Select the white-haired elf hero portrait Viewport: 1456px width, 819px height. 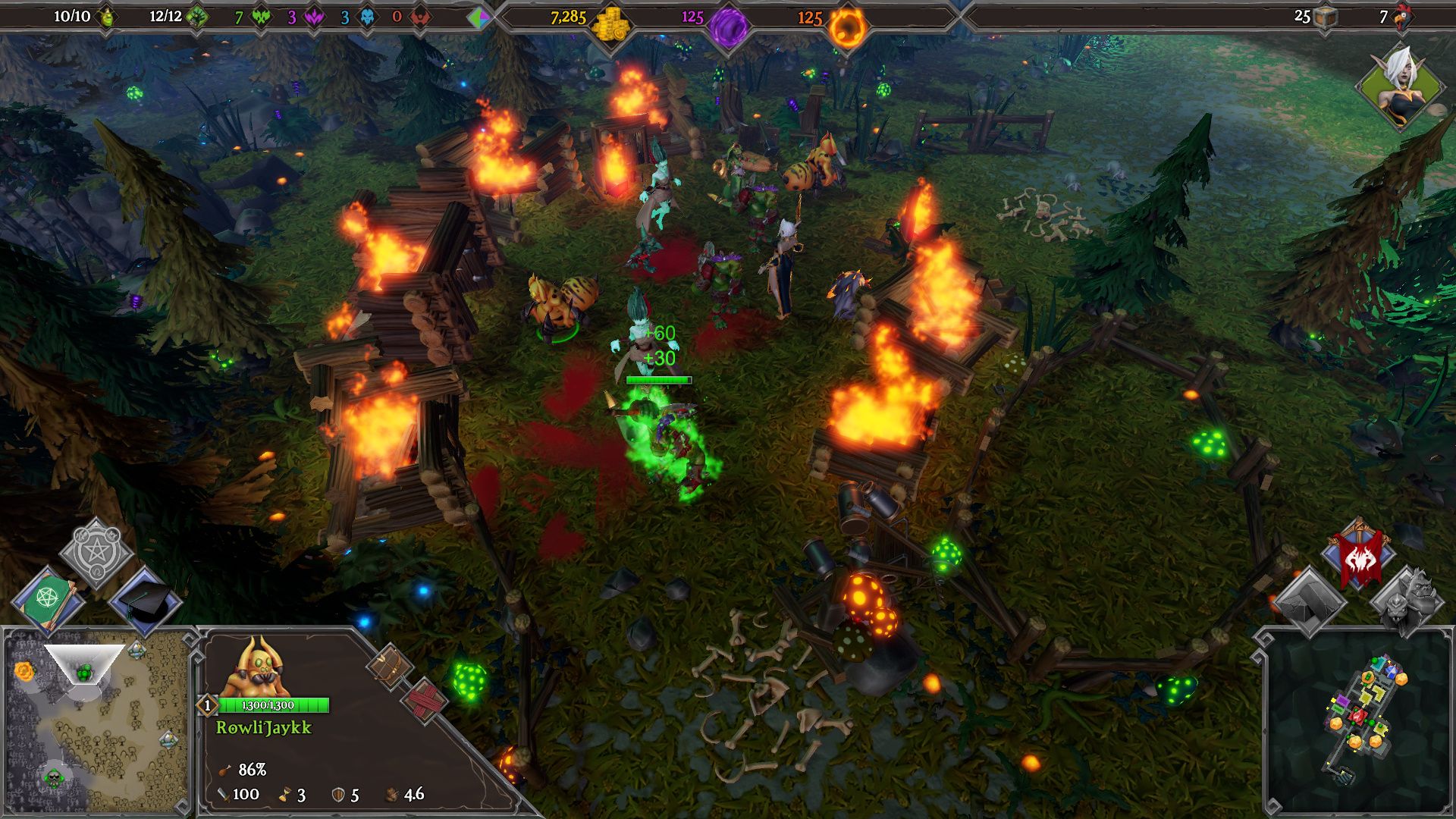1401,85
